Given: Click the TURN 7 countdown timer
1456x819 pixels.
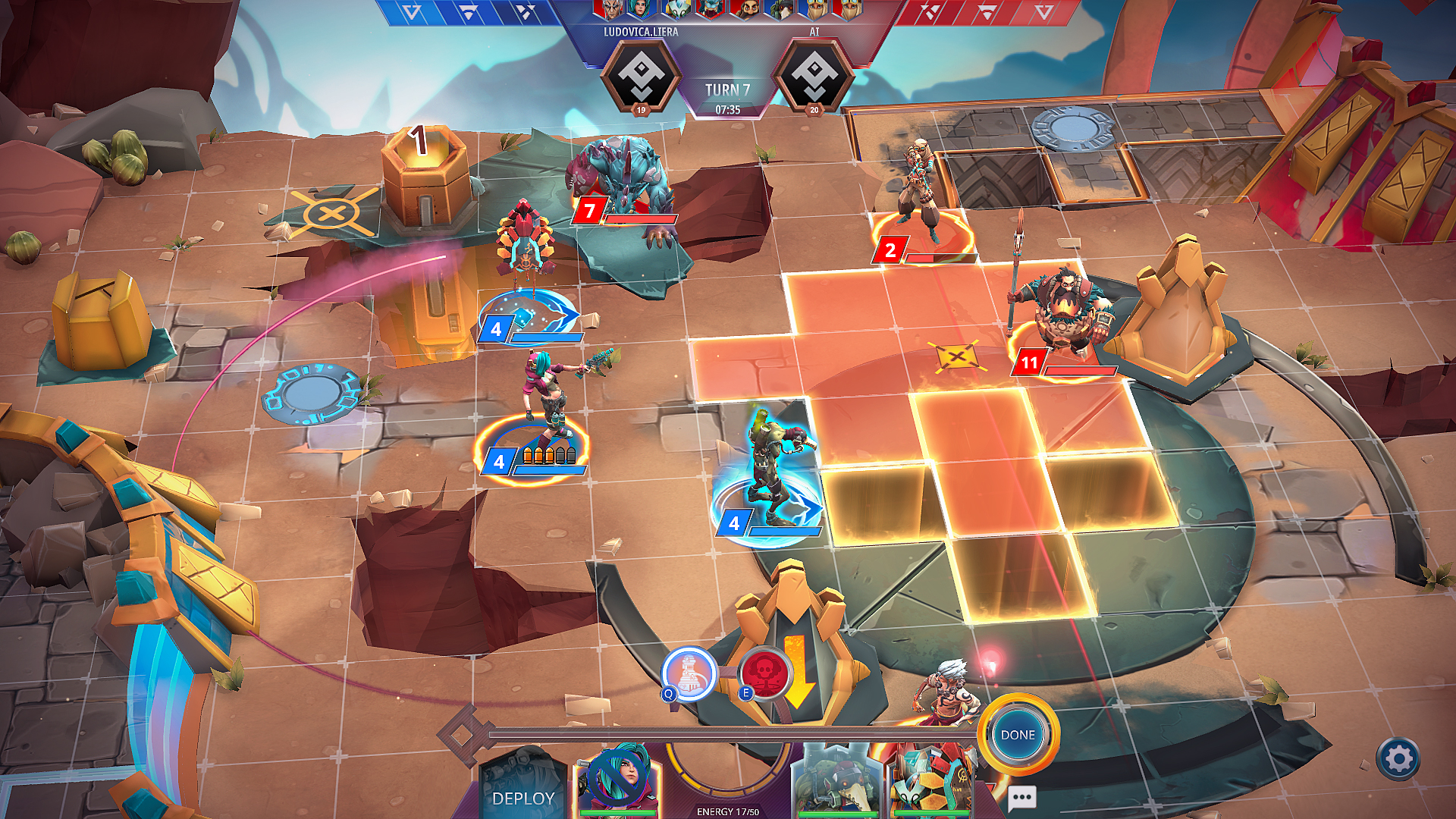Looking at the screenshot, I should click(x=727, y=108).
